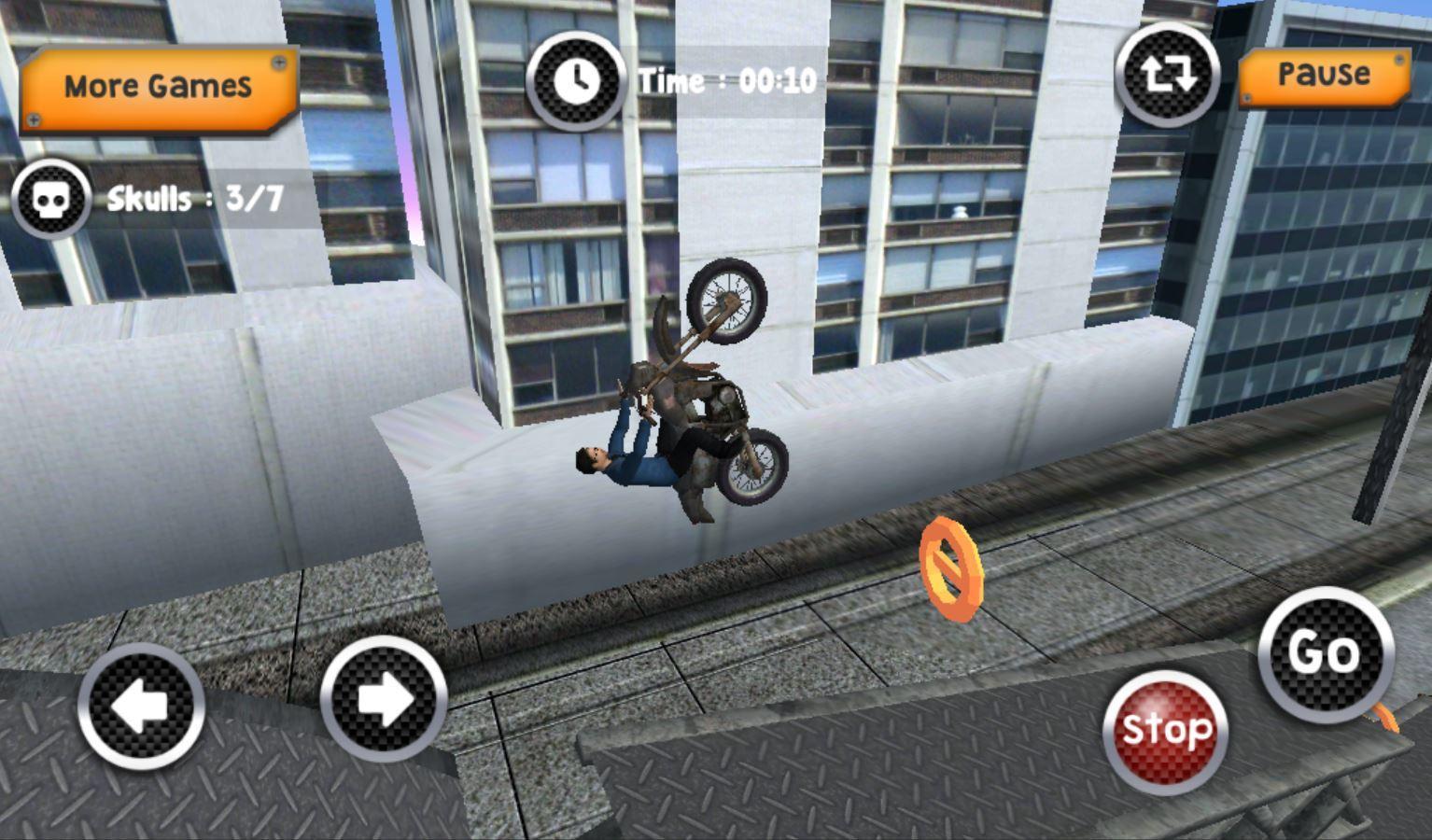Click the skull icon next to Skulls counter

coord(53,197)
